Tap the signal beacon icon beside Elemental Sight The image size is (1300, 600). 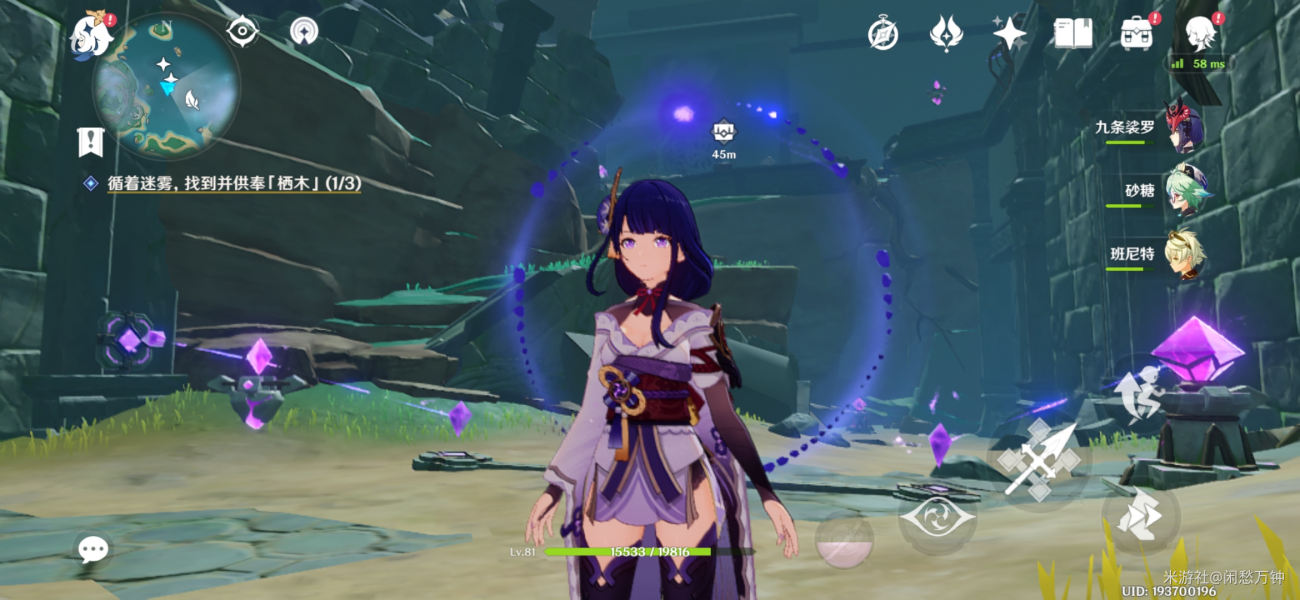click(304, 32)
